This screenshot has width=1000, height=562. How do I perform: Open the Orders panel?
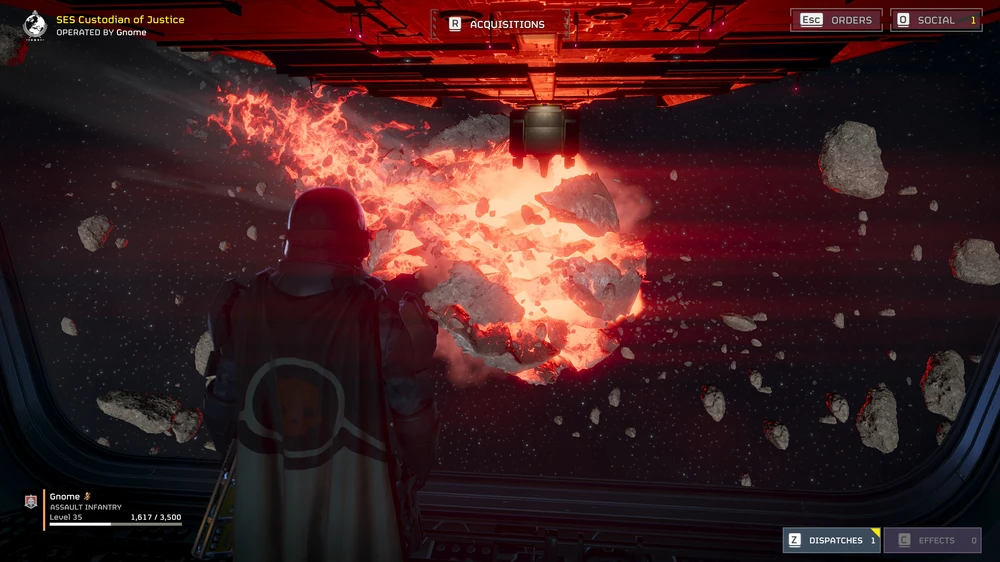[836, 20]
